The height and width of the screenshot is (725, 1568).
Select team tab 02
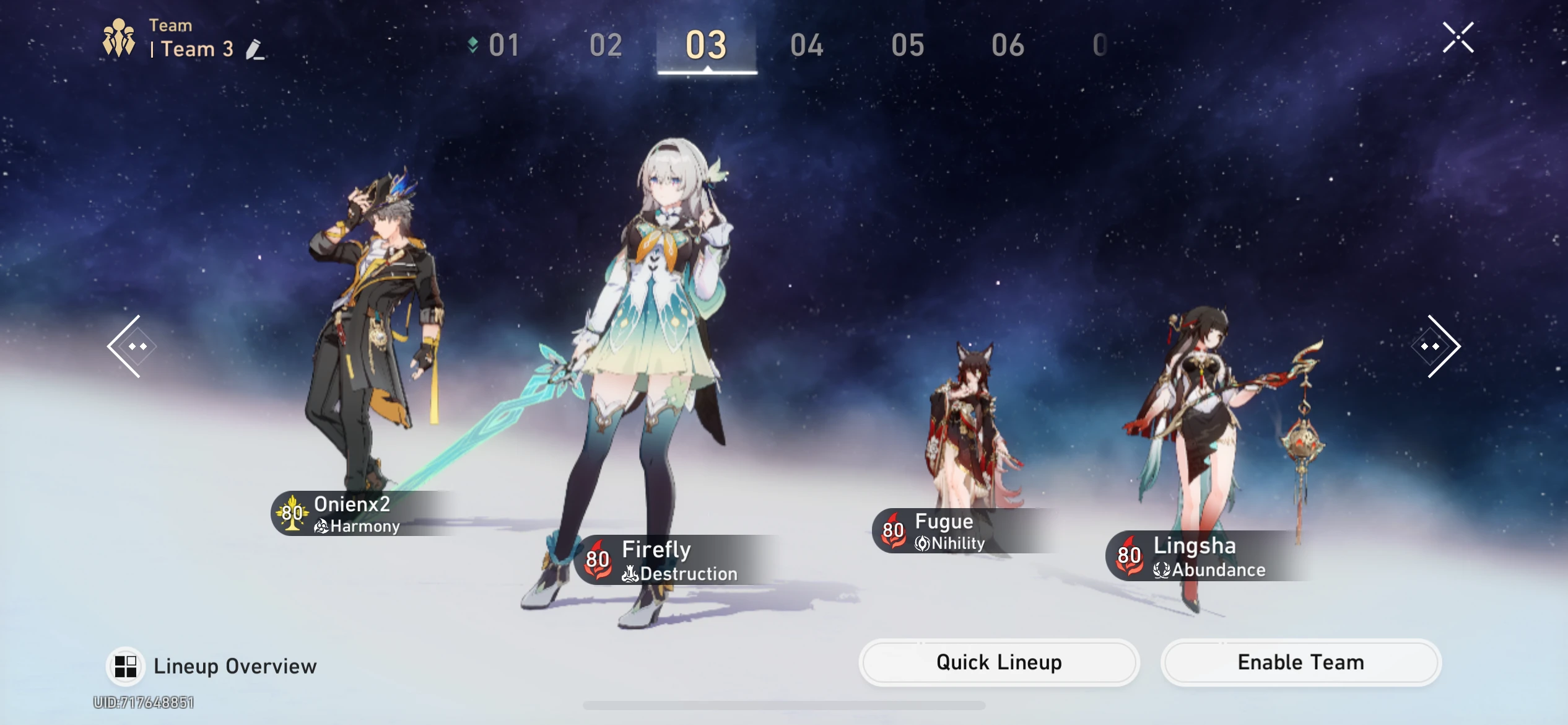[x=606, y=45]
